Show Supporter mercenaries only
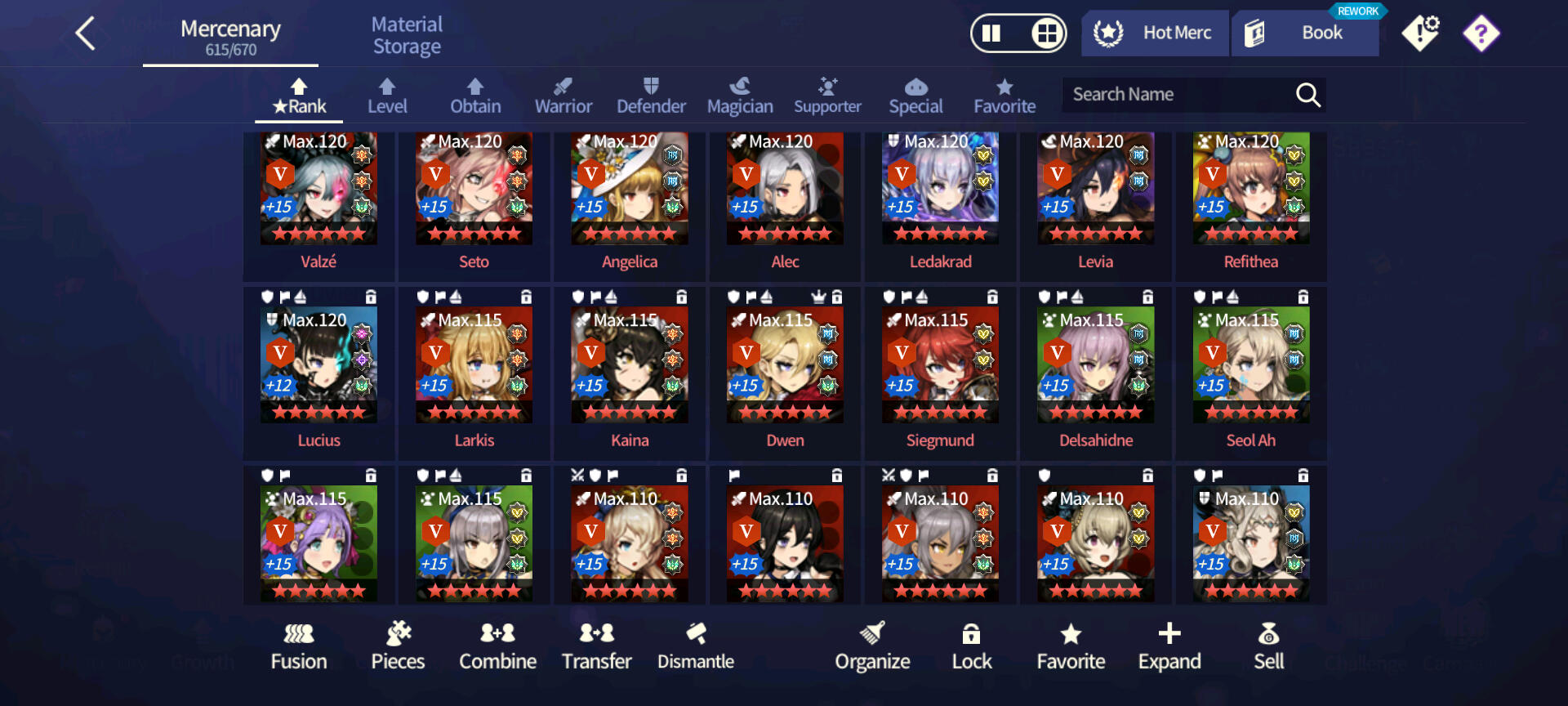Screen dimensions: 1568x706 tap(827, 96)
